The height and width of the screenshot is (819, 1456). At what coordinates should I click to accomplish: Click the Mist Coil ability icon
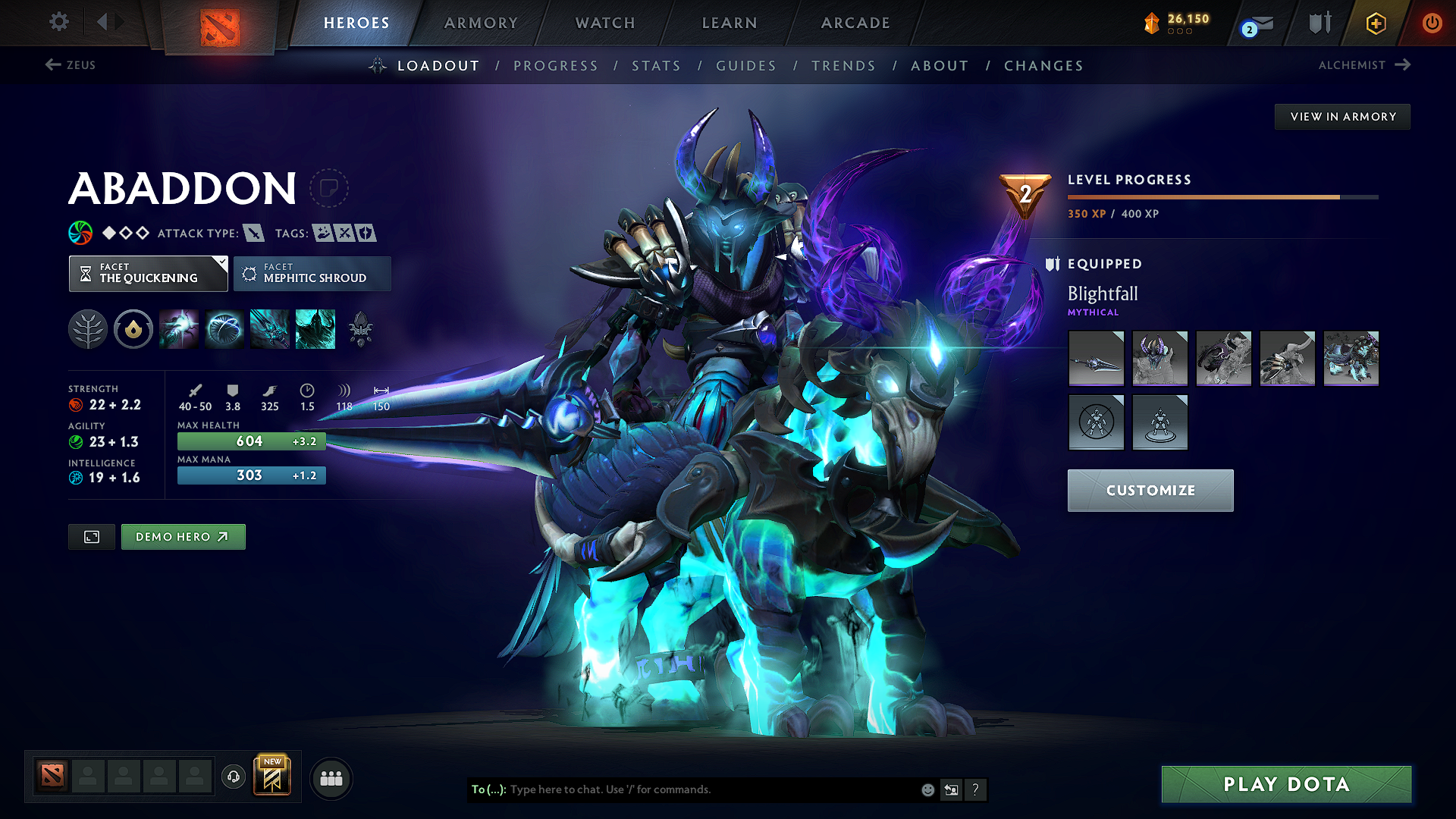click(179, 329)
